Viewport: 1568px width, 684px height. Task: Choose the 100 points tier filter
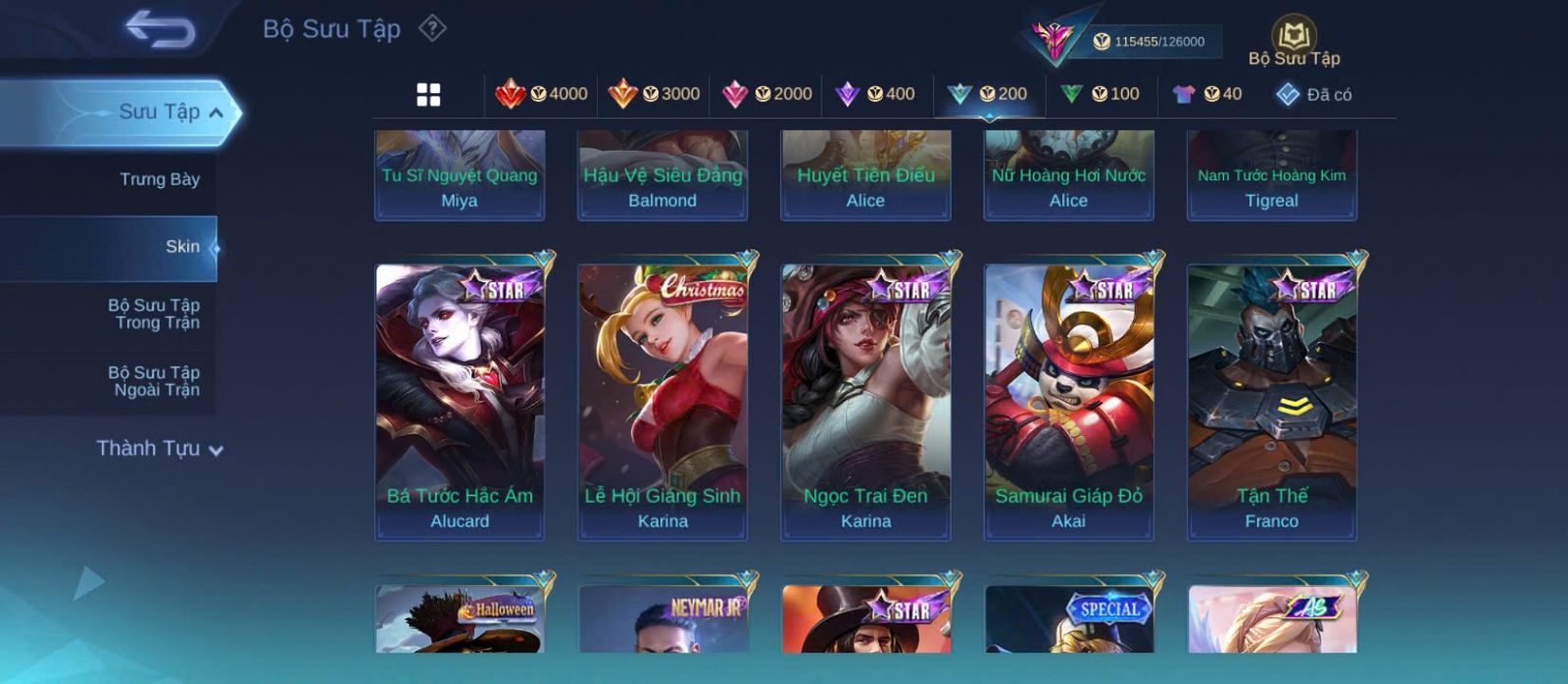coord(1101,94)
